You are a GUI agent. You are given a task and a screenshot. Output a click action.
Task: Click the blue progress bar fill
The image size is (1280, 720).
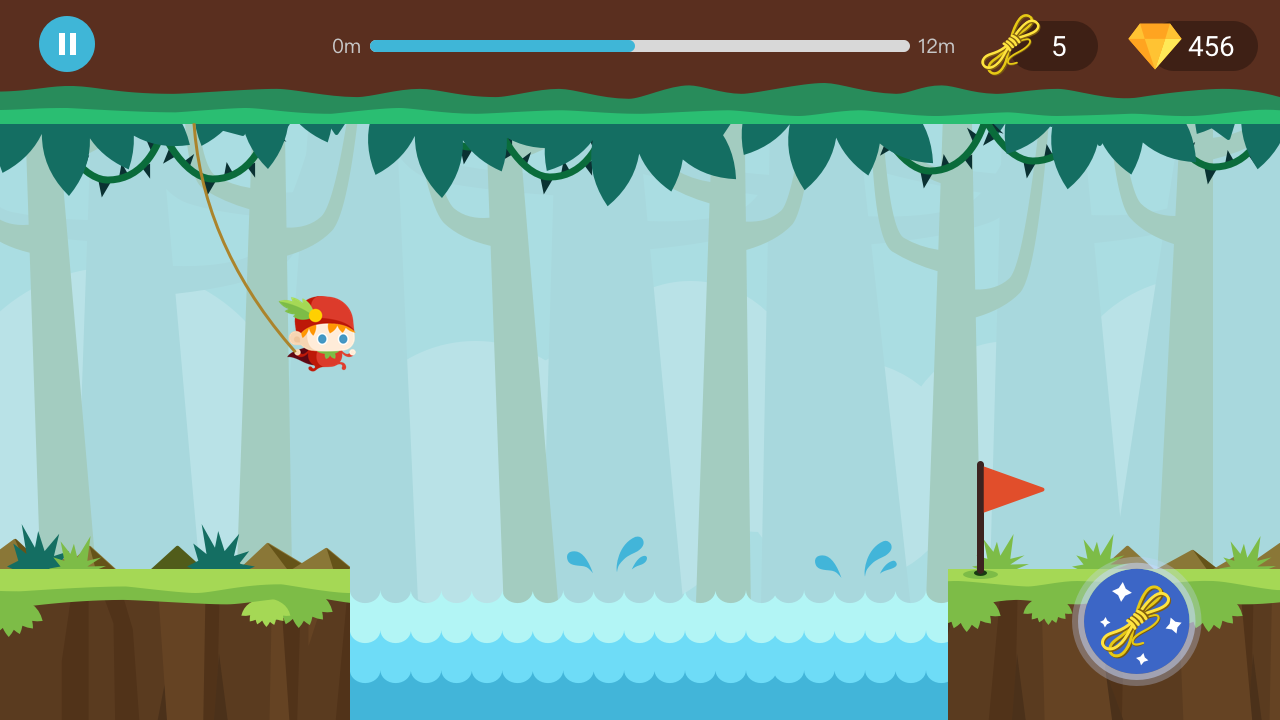pos(500,45)
